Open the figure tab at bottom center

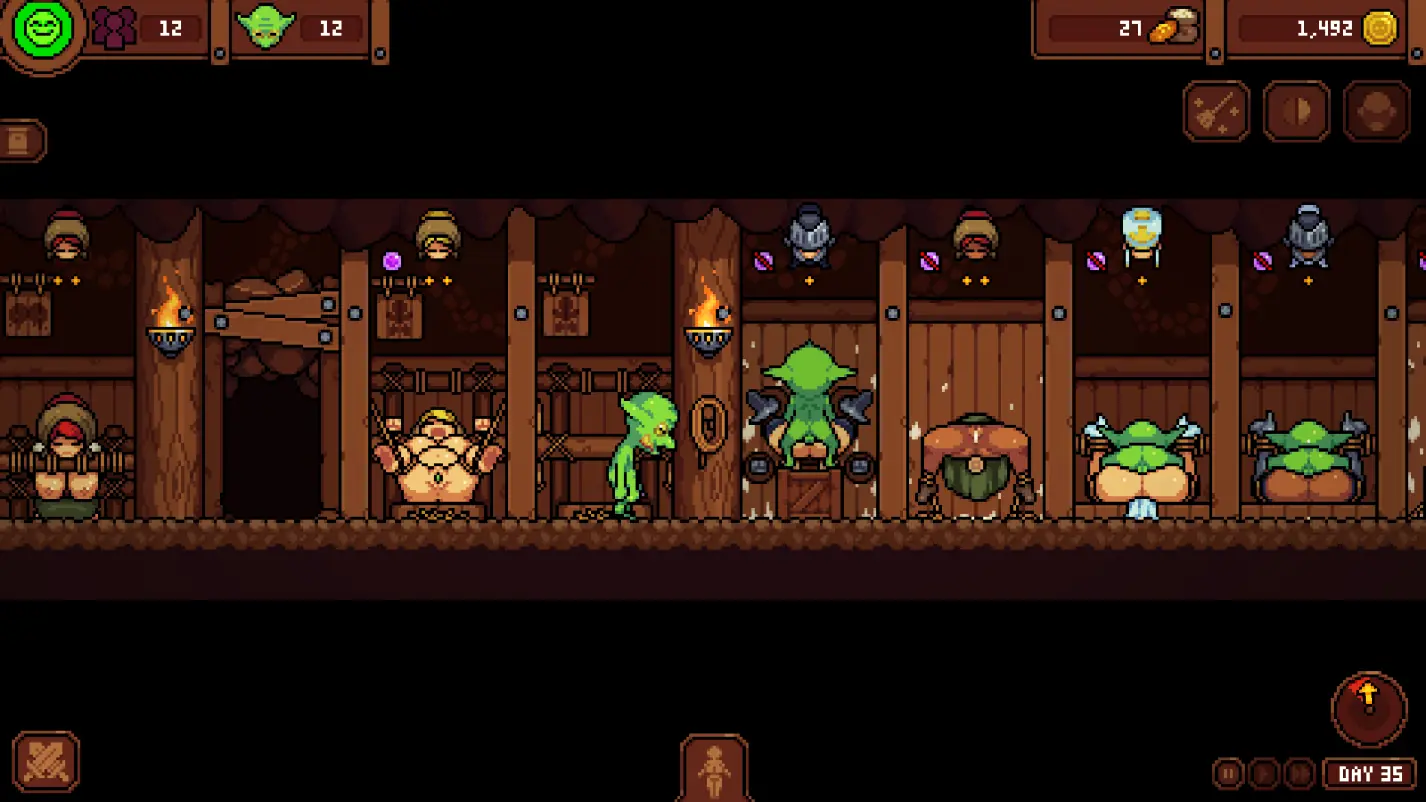click(714, 768)
